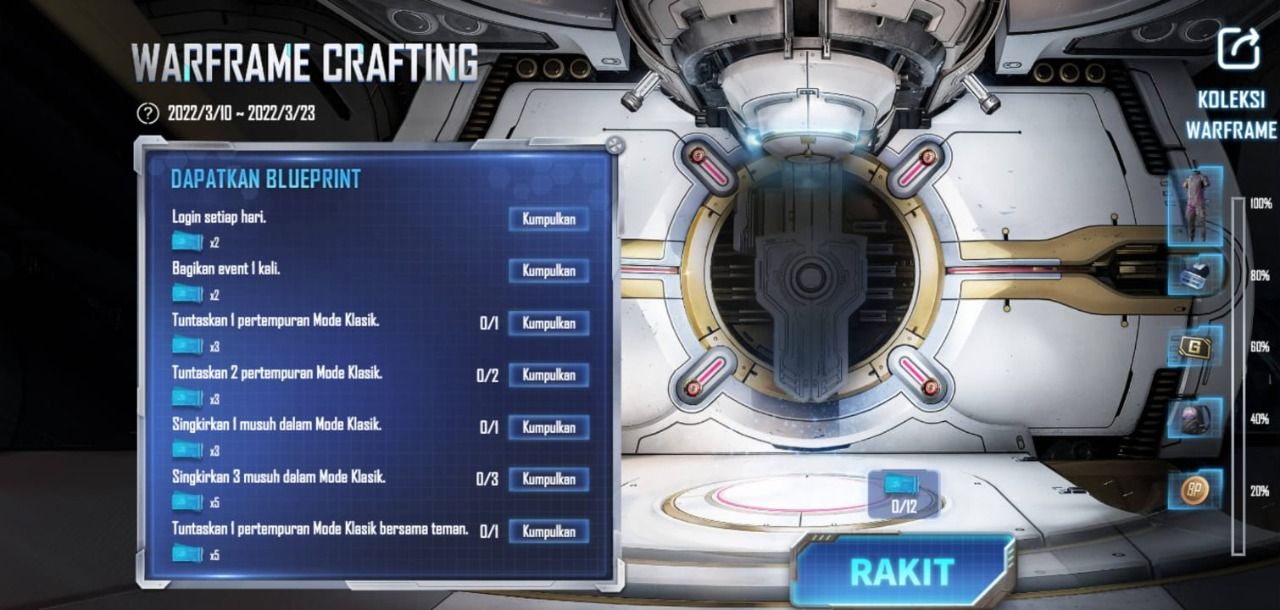Check the 20% BP coin reward
This screenshot has height=610, width=1280.
[x=1195, y=489]
